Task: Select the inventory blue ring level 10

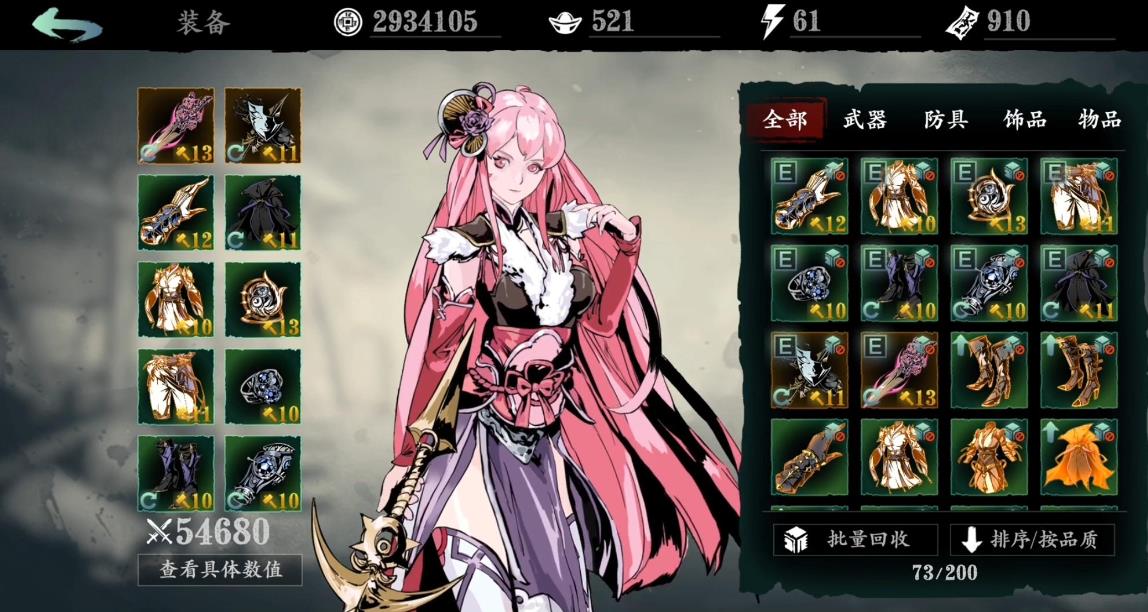Action: click(x=809, y=283)
